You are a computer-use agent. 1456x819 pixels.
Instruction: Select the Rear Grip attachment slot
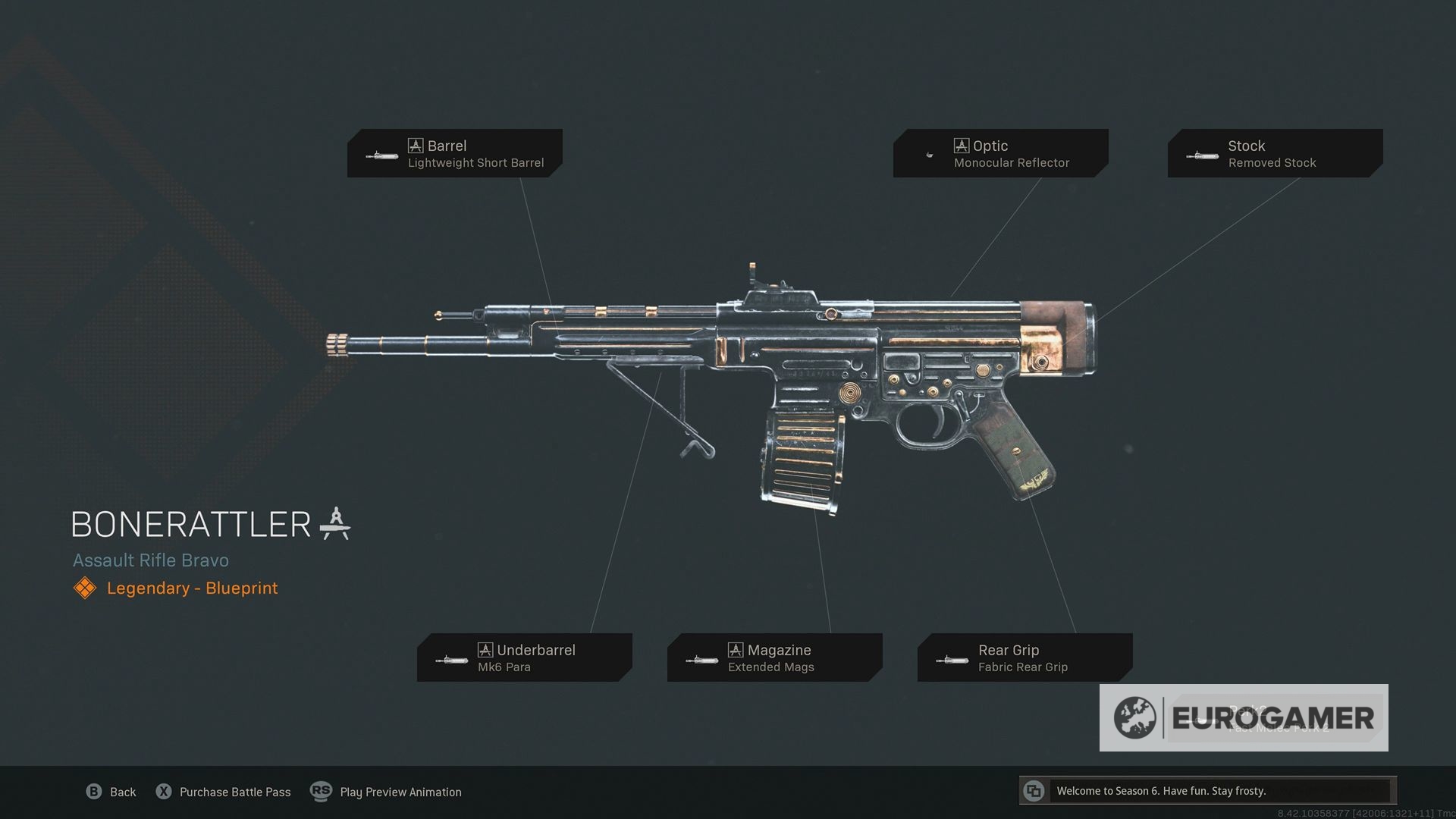point(1025,657)
